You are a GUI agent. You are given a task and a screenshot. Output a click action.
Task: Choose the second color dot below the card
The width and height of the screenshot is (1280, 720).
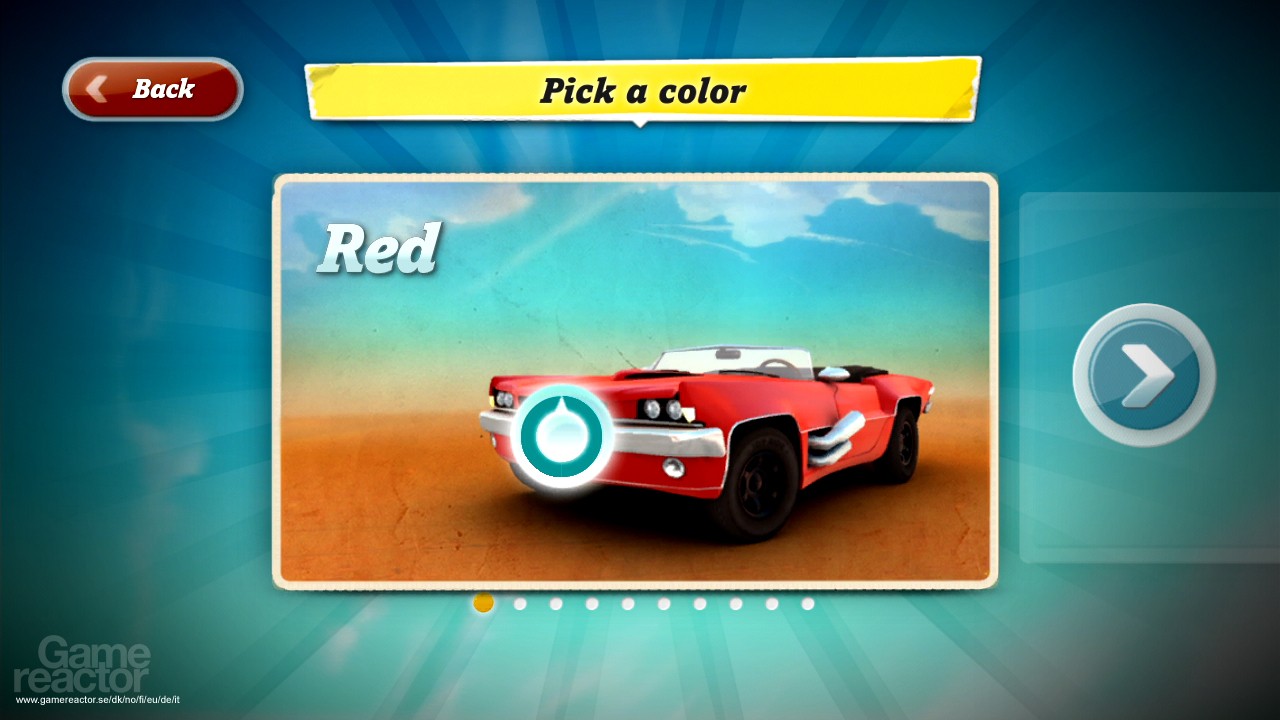[x=519, y=603]
